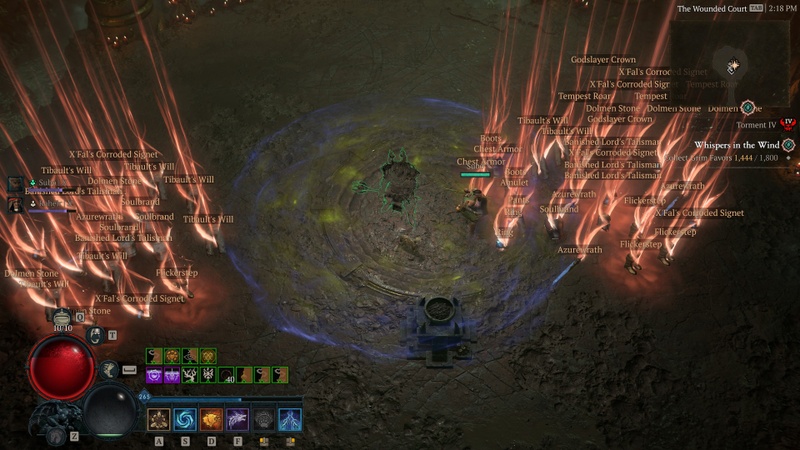The height and width of the screenshot is (450, 800).
Task: Select the top party member portrait
Action: (16, 183)
